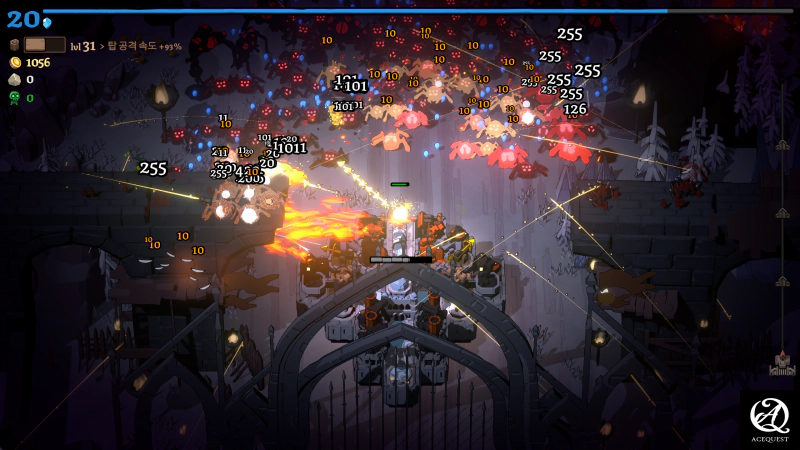
Task: Click the wood log resource icon
Action: pos(14,45)
